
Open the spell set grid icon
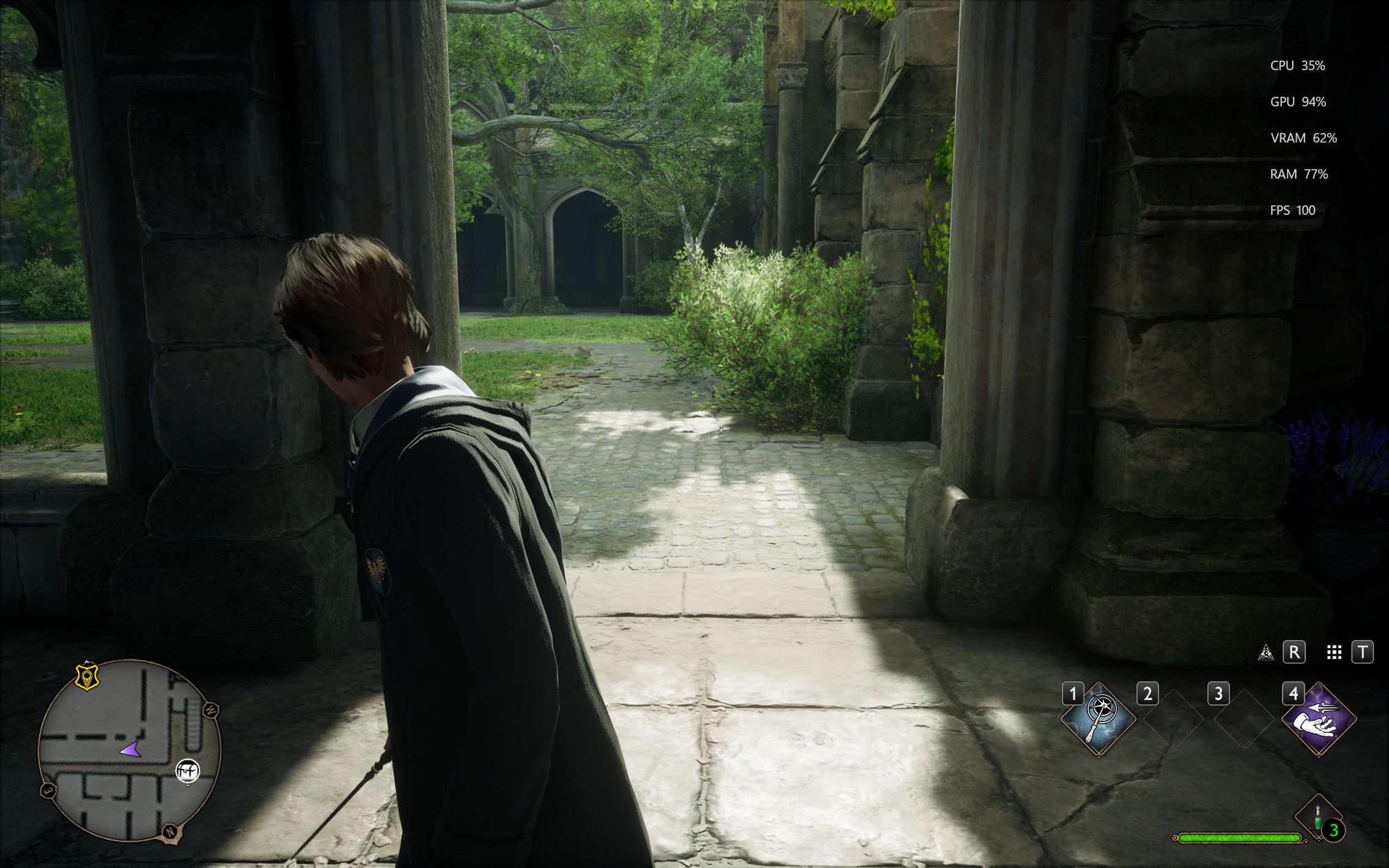1334,652
